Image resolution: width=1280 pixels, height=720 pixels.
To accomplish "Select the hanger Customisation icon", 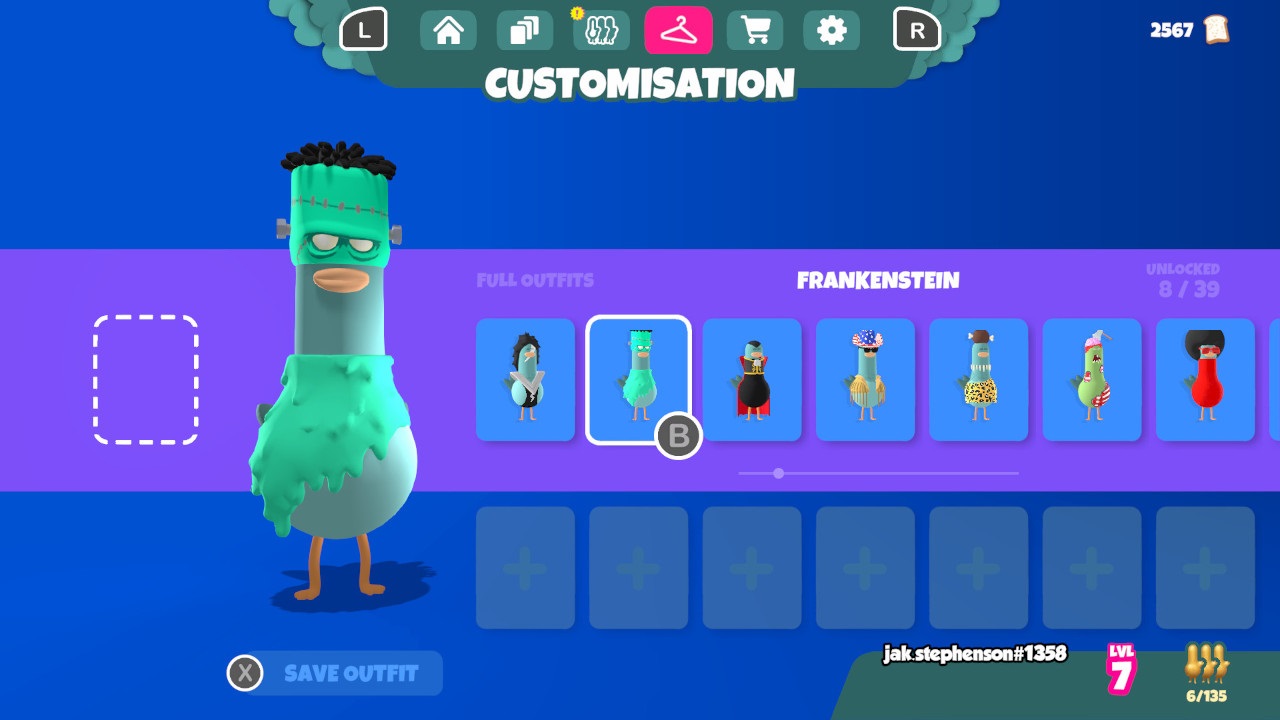I will [679, 30].
